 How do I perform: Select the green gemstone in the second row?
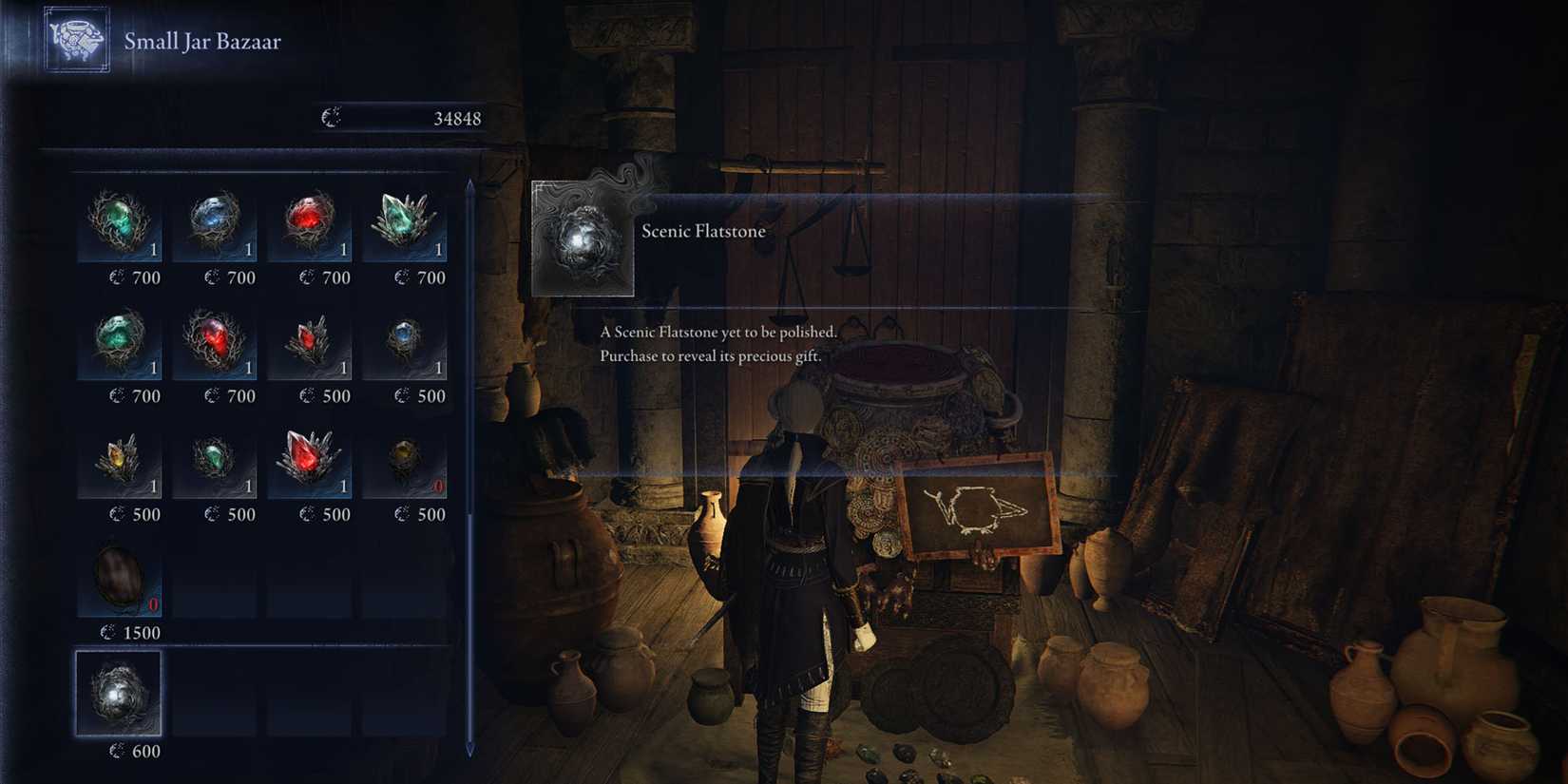(x=124, y=342)
